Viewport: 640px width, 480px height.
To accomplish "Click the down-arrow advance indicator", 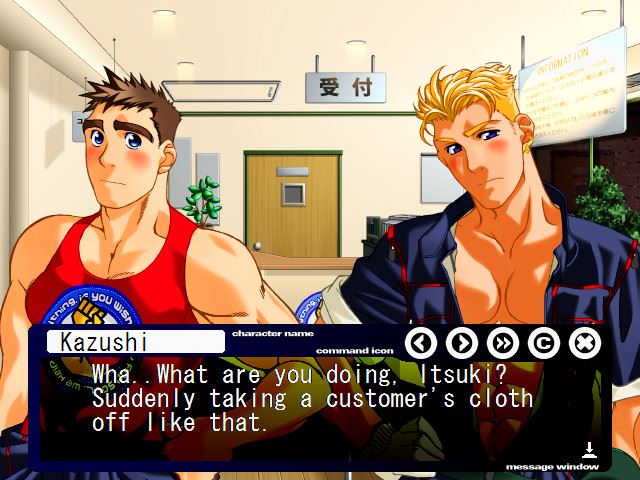I will (x=590, y=451).
